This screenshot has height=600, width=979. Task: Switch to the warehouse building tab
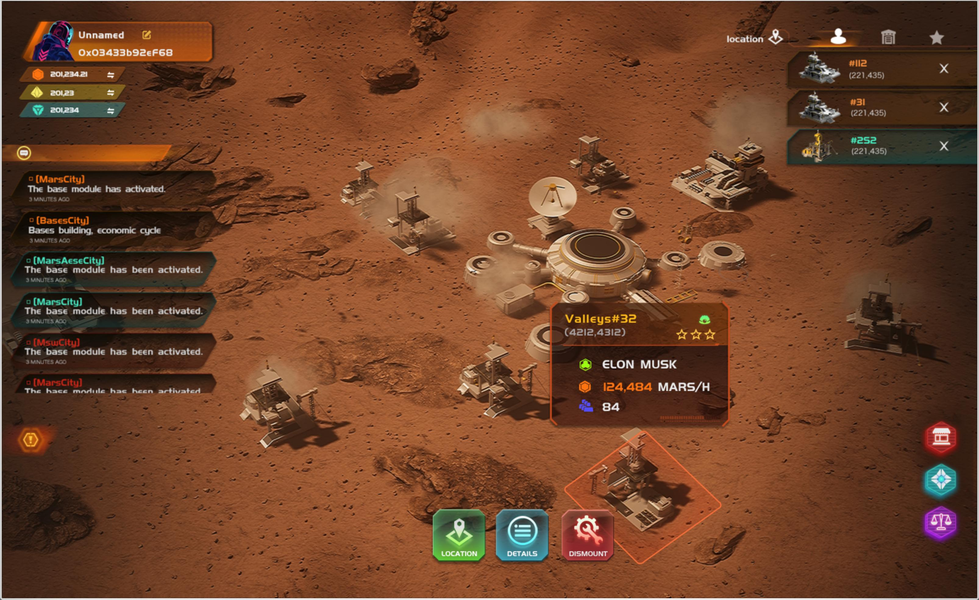click(x=888, y=37)
